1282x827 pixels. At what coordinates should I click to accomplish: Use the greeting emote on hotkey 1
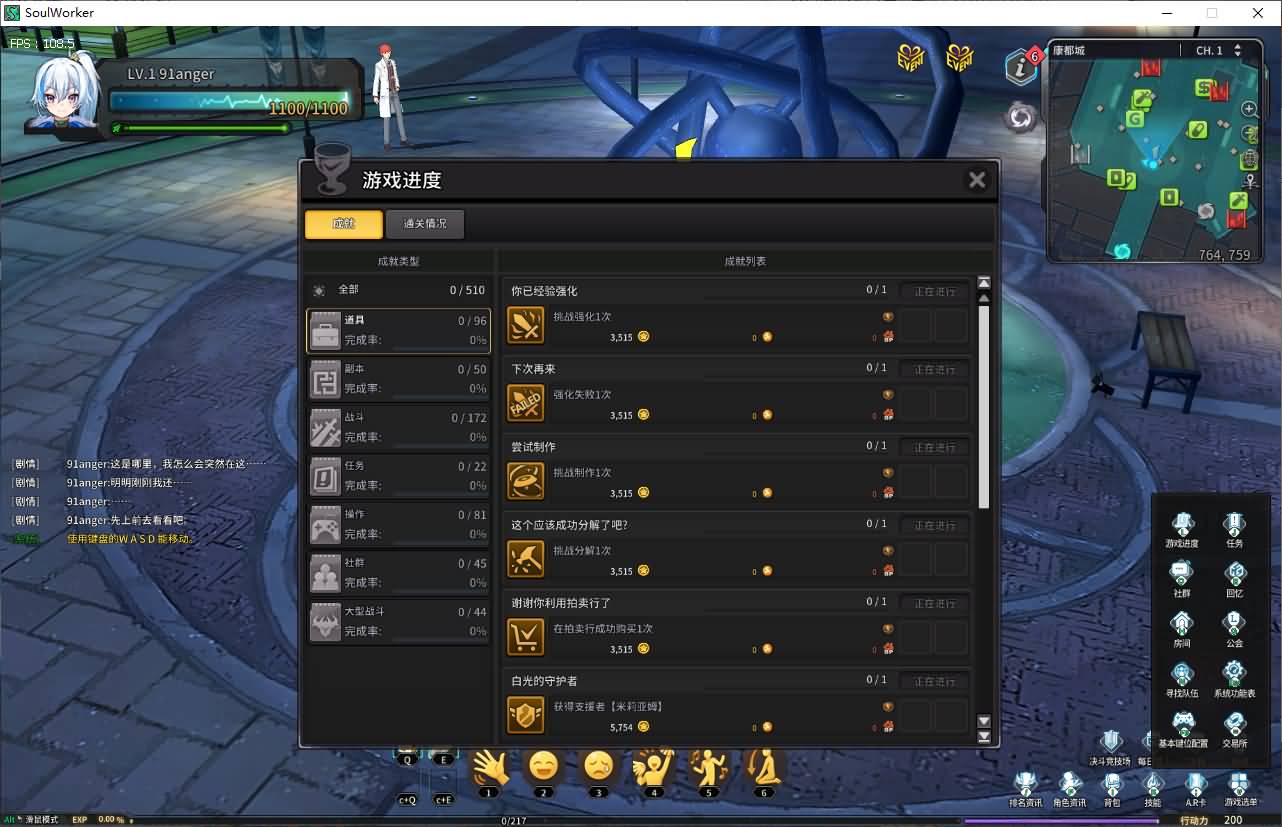coord(490,770)
